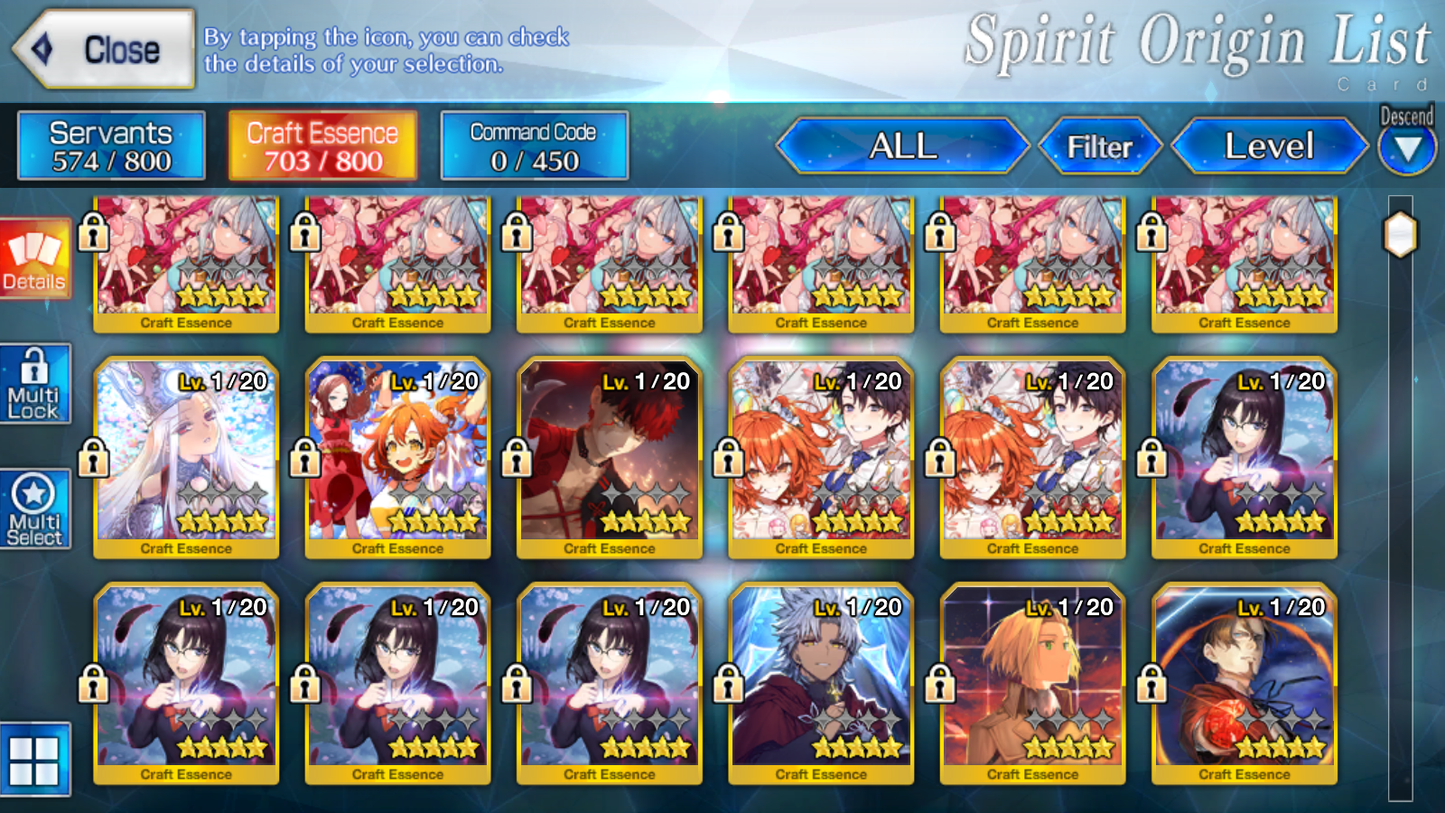Select the Craft Essence tab button
The height and width of the screenshot is (813, 1445).
click(321, 144)
